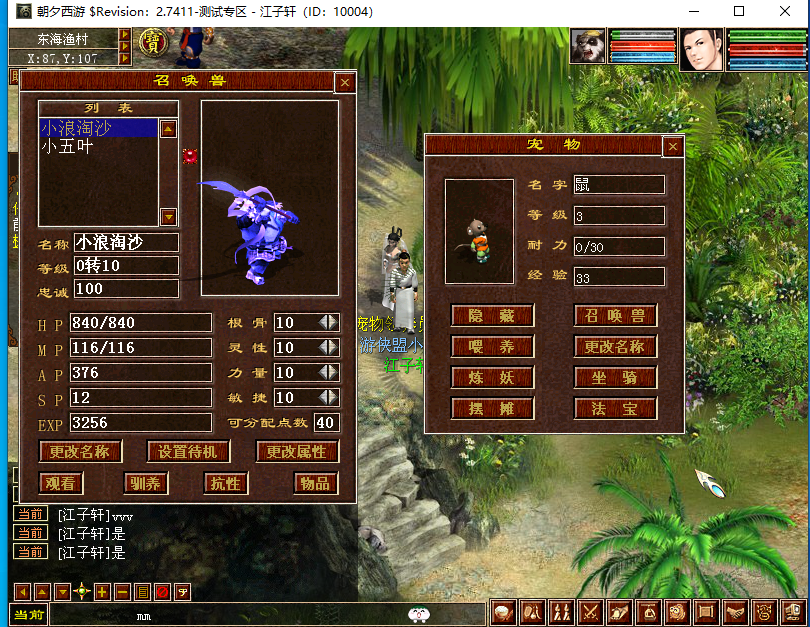
Task: Feed the pet with 喂养
Action: pyautogui.click(x=492, y=347)
